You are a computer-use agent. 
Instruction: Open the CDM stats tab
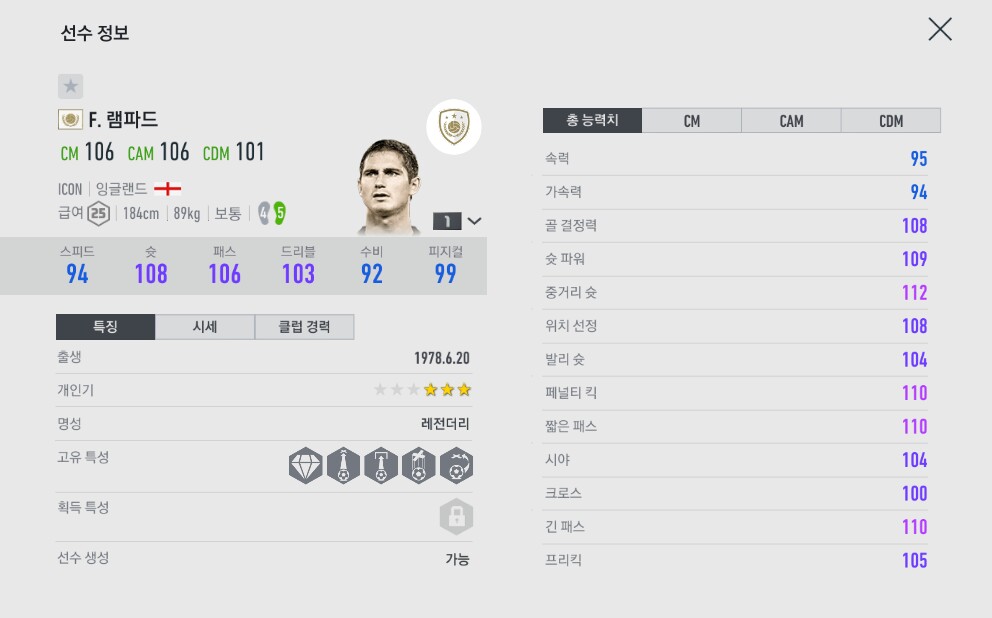point(890,121)
